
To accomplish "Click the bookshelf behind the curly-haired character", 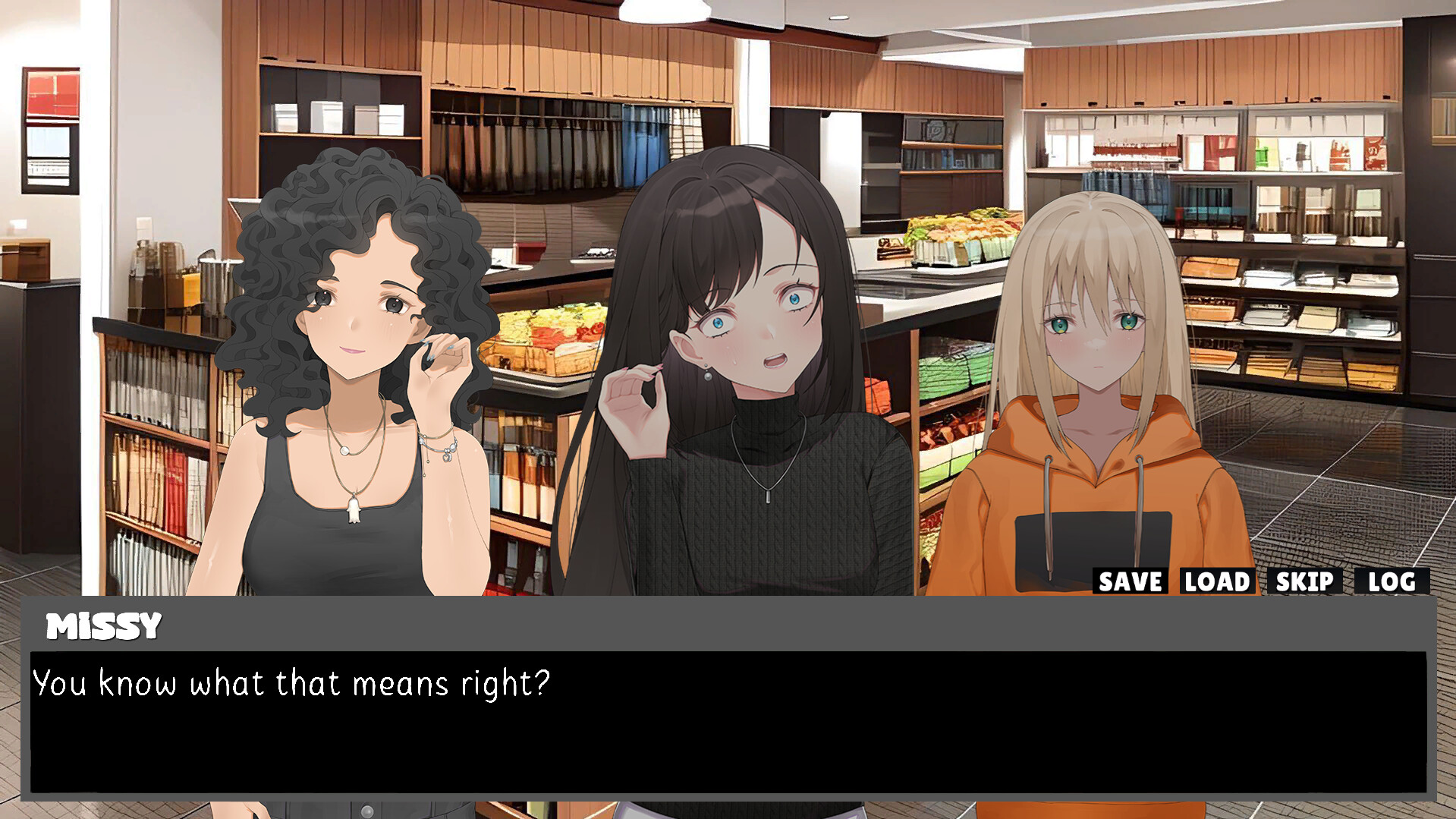I will pyautogui.click(x=152, y=471).
